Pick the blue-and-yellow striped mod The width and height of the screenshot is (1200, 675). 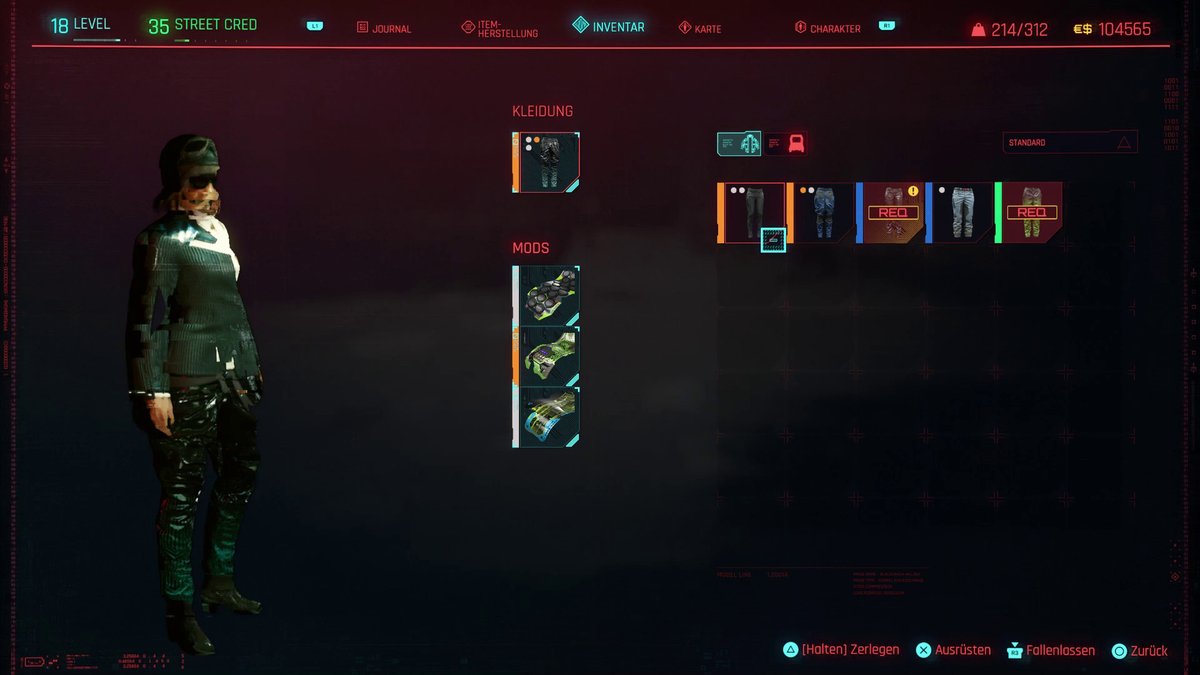[546, 417]
